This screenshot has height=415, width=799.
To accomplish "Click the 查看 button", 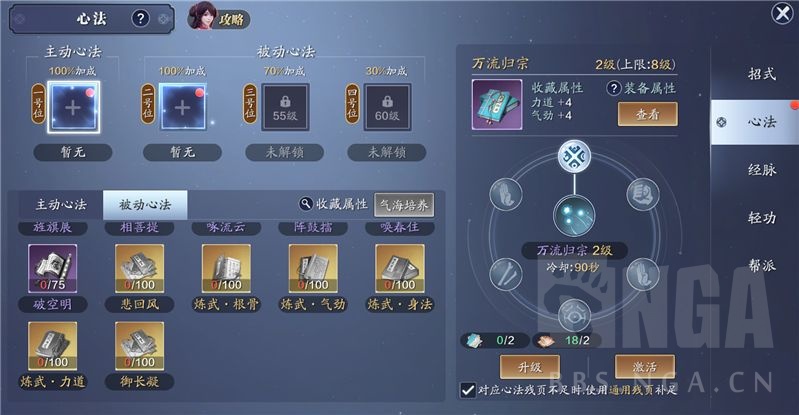I will (647, 114).
